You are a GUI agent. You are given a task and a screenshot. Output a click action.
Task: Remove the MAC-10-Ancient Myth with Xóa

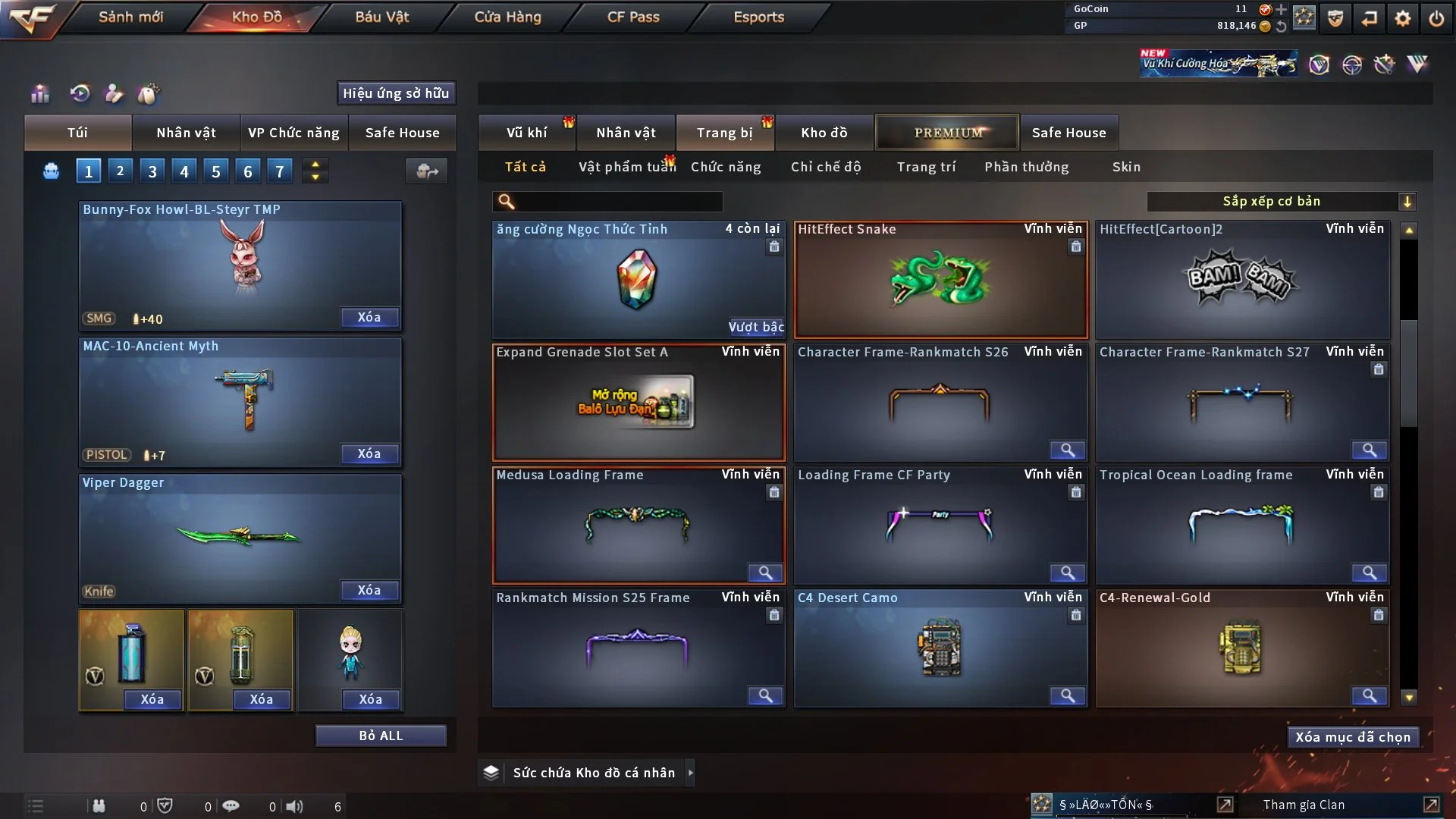tap(369, 453)
